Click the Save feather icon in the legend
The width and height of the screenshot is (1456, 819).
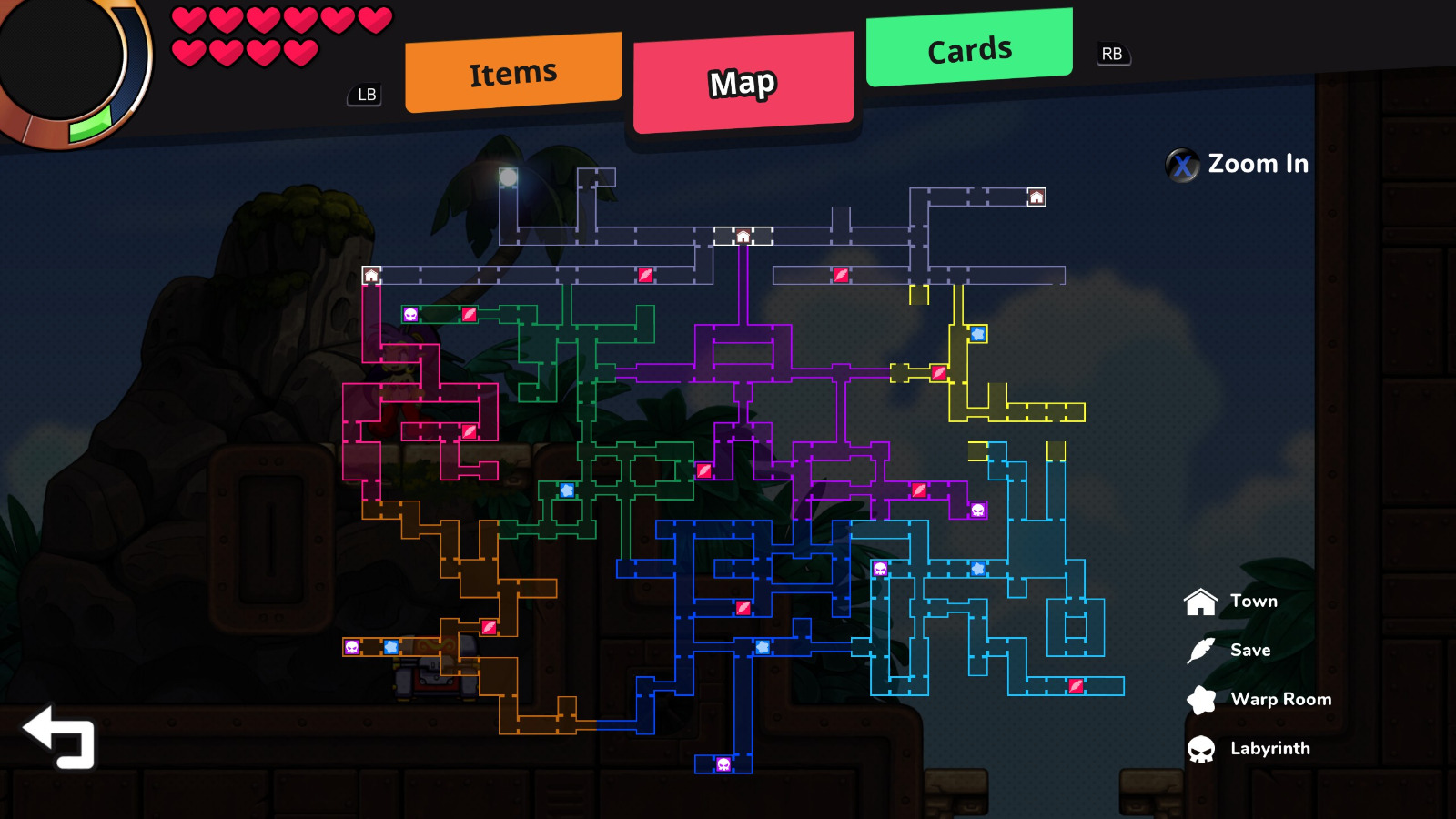pyautogui.click(x=1200, y=650)
